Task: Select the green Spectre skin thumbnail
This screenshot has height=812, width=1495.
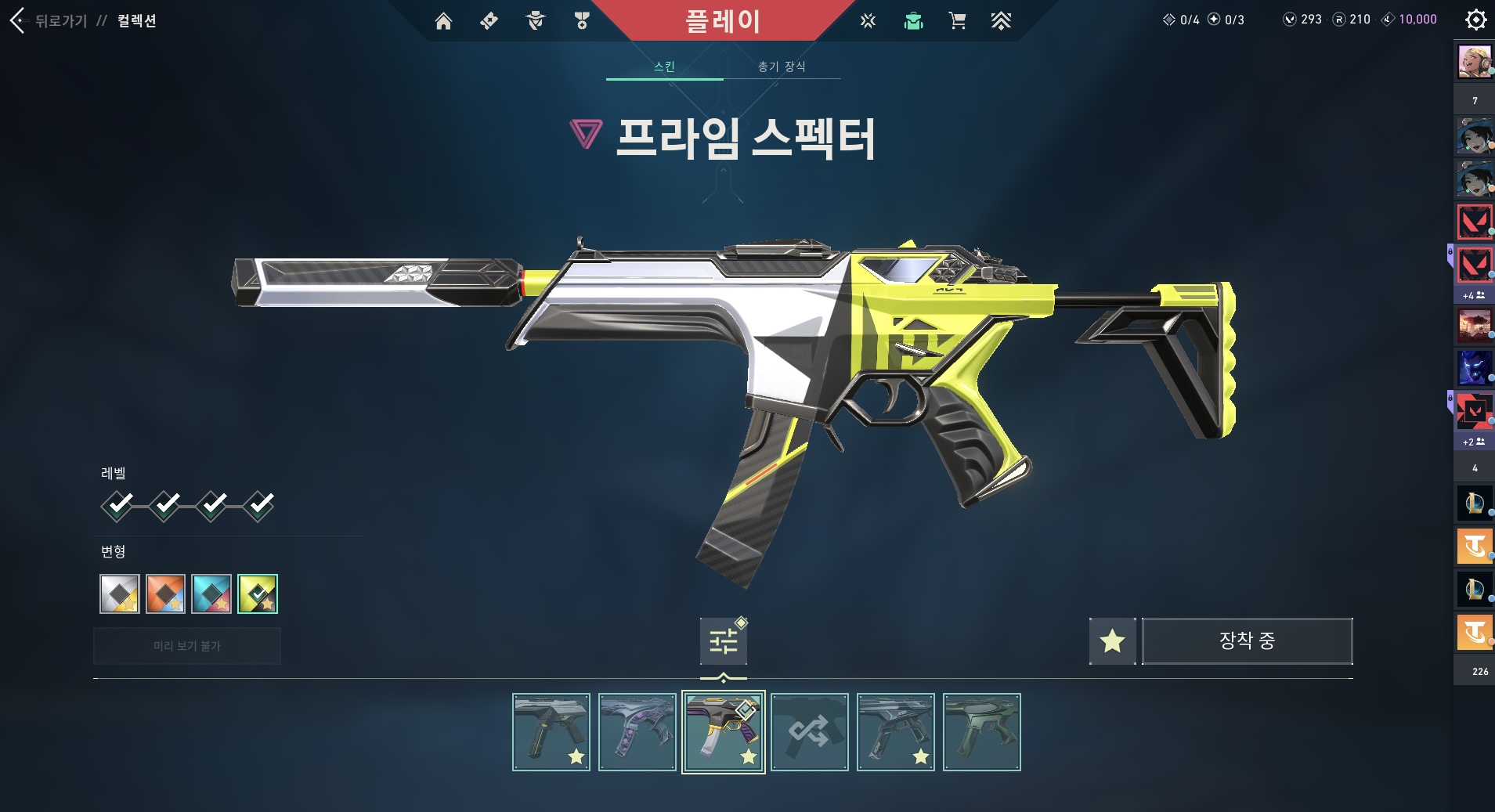Action: [981, 732]
